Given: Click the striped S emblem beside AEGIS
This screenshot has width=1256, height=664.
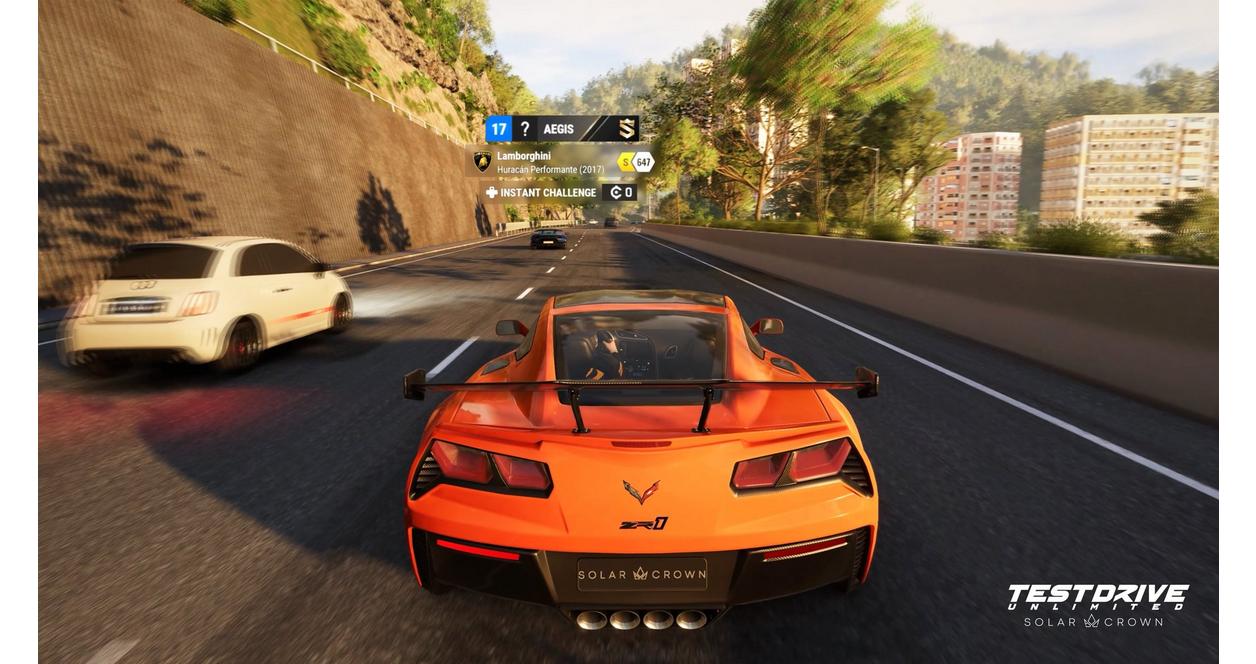Looking at the screenshot, I should pos(626,129).
